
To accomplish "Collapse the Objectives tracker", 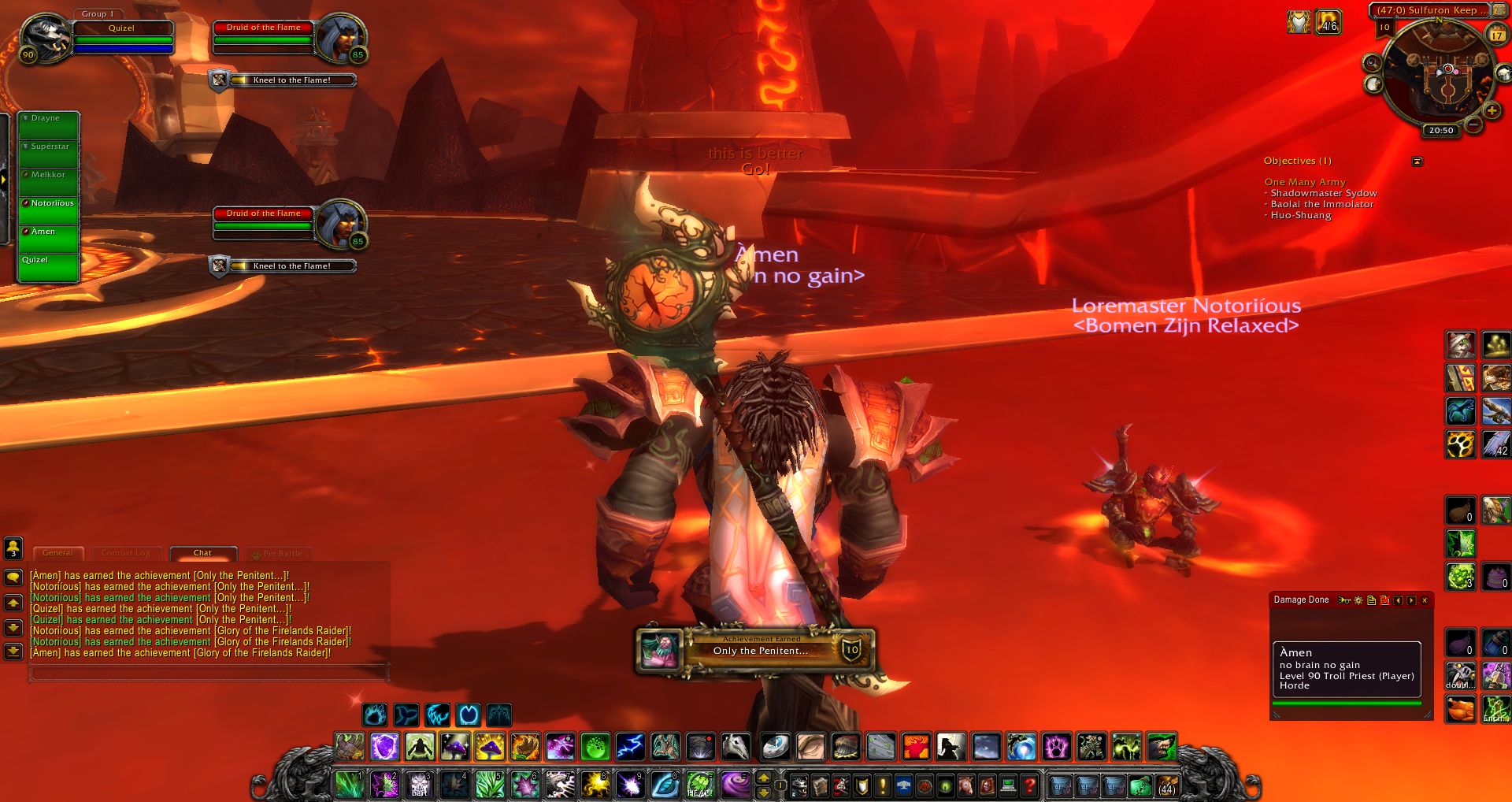I will click(x=1417, y=162).
